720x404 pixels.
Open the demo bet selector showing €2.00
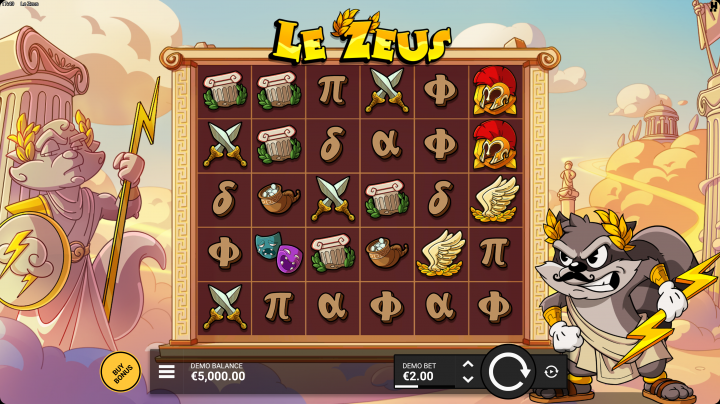[427, 372]
